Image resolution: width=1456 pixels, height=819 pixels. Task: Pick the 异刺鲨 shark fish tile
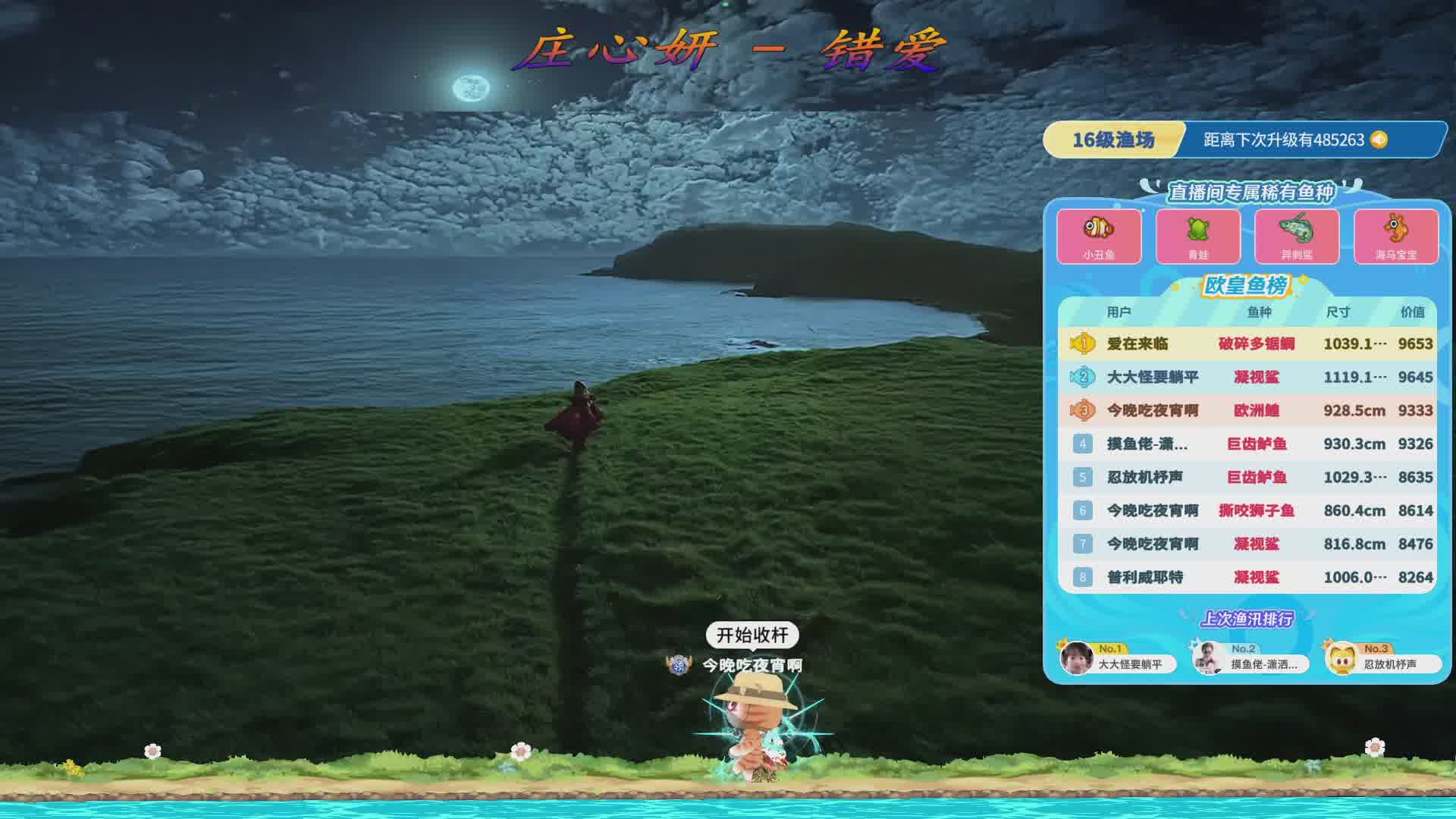[x=1297, y=236]
